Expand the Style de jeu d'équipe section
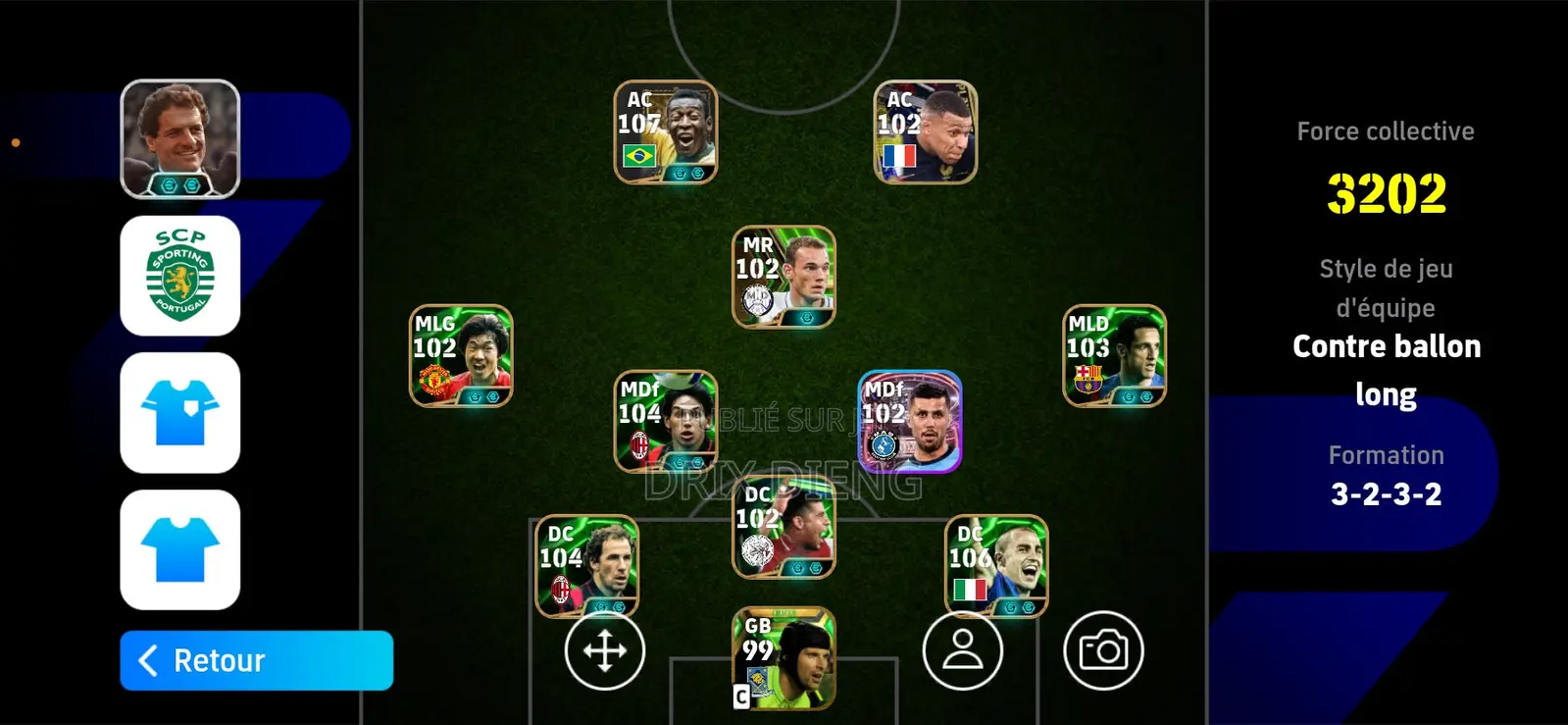1568x725 pixels. 1386,287
